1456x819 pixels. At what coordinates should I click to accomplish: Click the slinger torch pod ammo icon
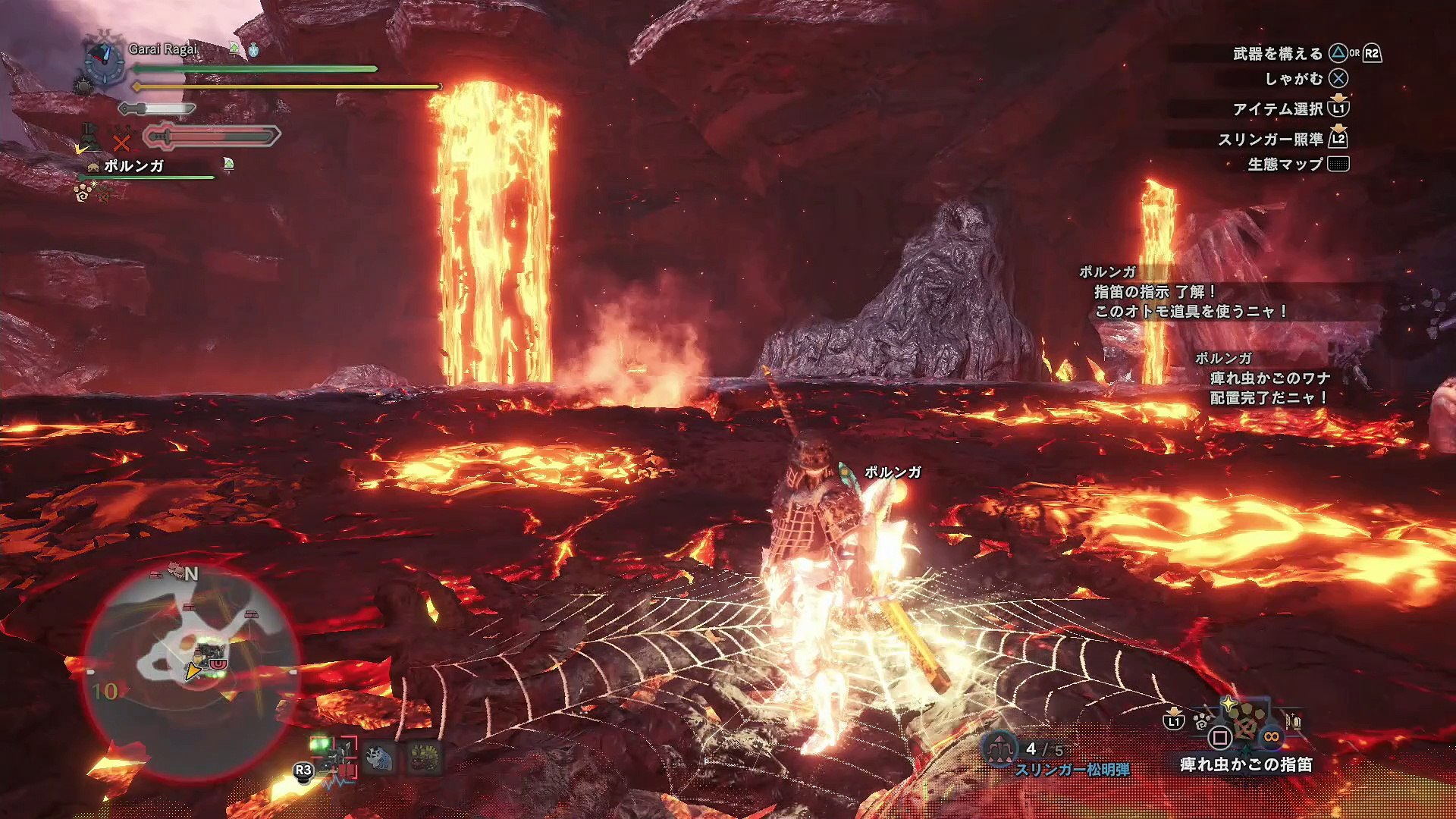pos(999,749)
